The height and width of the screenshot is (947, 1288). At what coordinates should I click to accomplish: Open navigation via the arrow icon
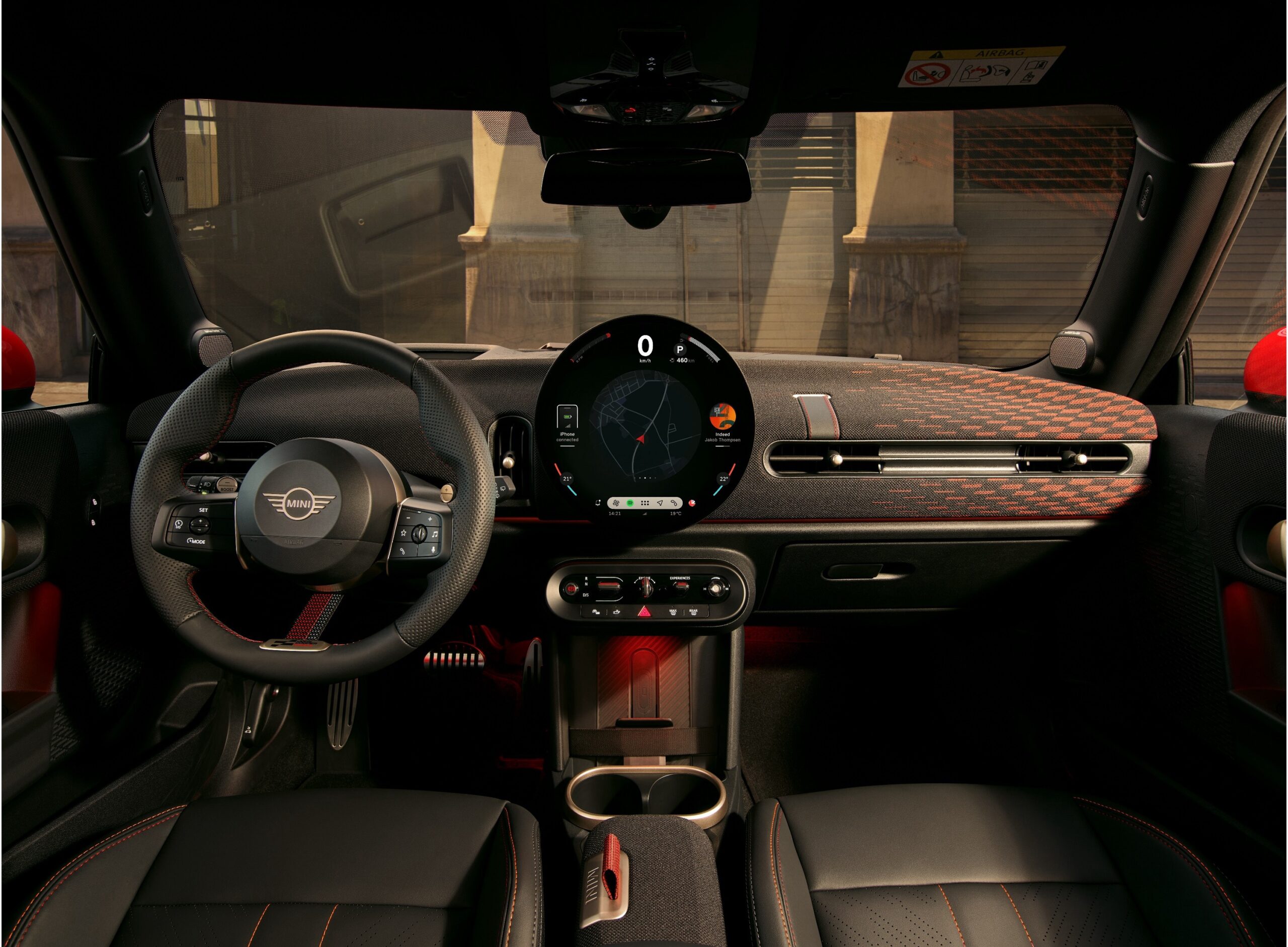[x=660, y=503]
